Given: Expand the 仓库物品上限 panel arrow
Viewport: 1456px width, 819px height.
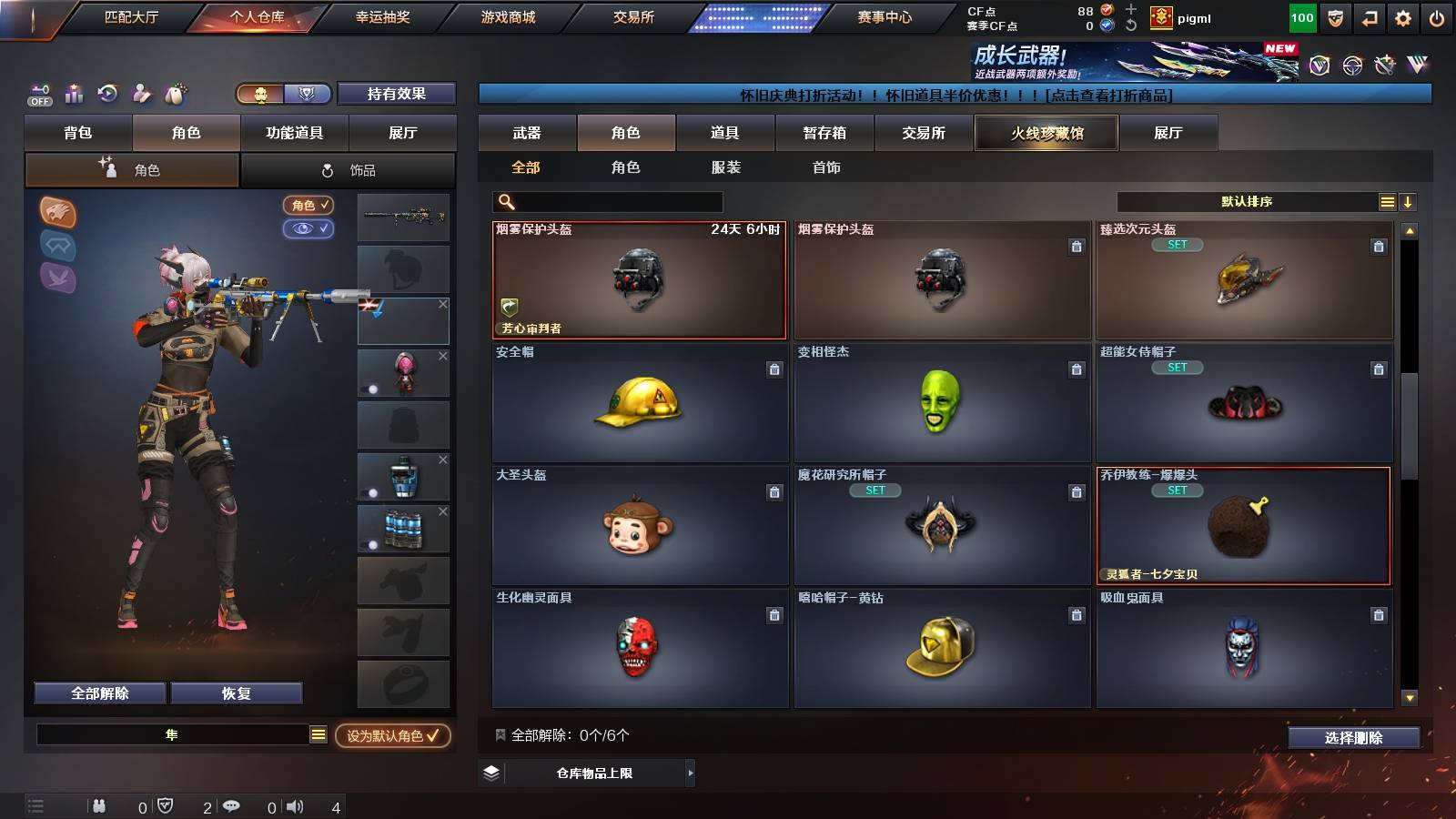Looking at the screenshot, I should coord(690,773).
